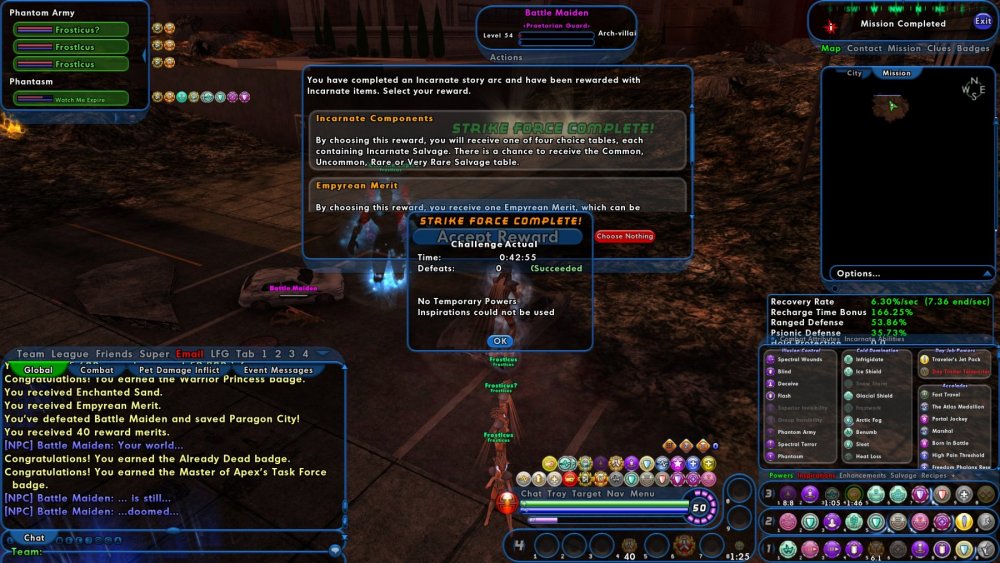Activate the Spectral Wounds power
1000x563 pixels.
799,359
